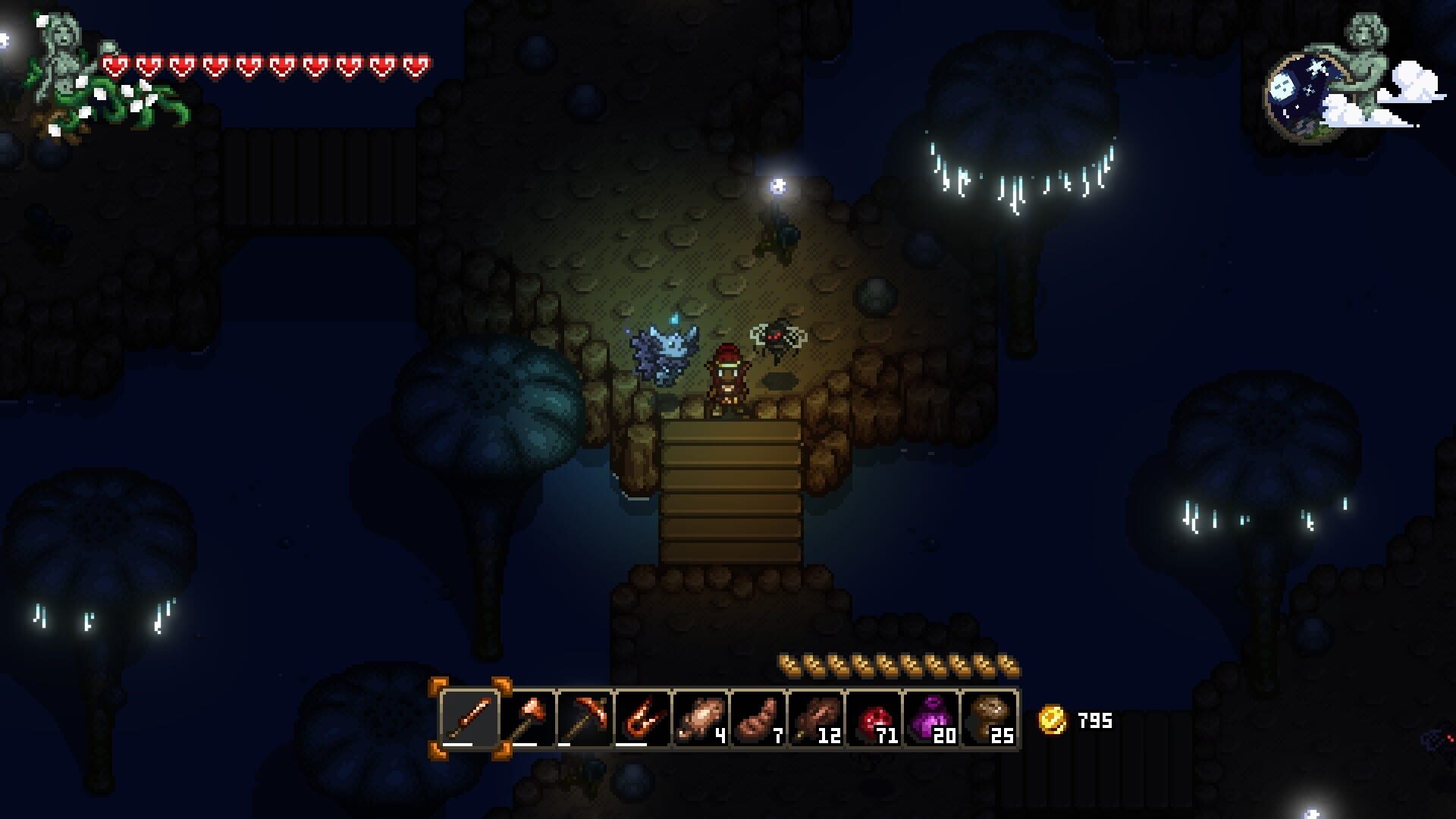Screen dimensions: 1456x819
Task: Equip the copper axe slot
Action: (528, 718)
